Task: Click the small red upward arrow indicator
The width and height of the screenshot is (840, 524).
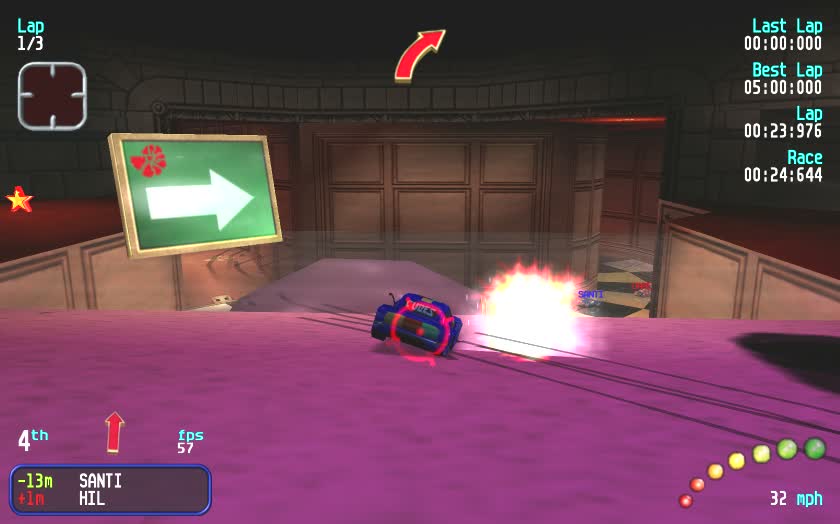Action: [x=115, y=431]
